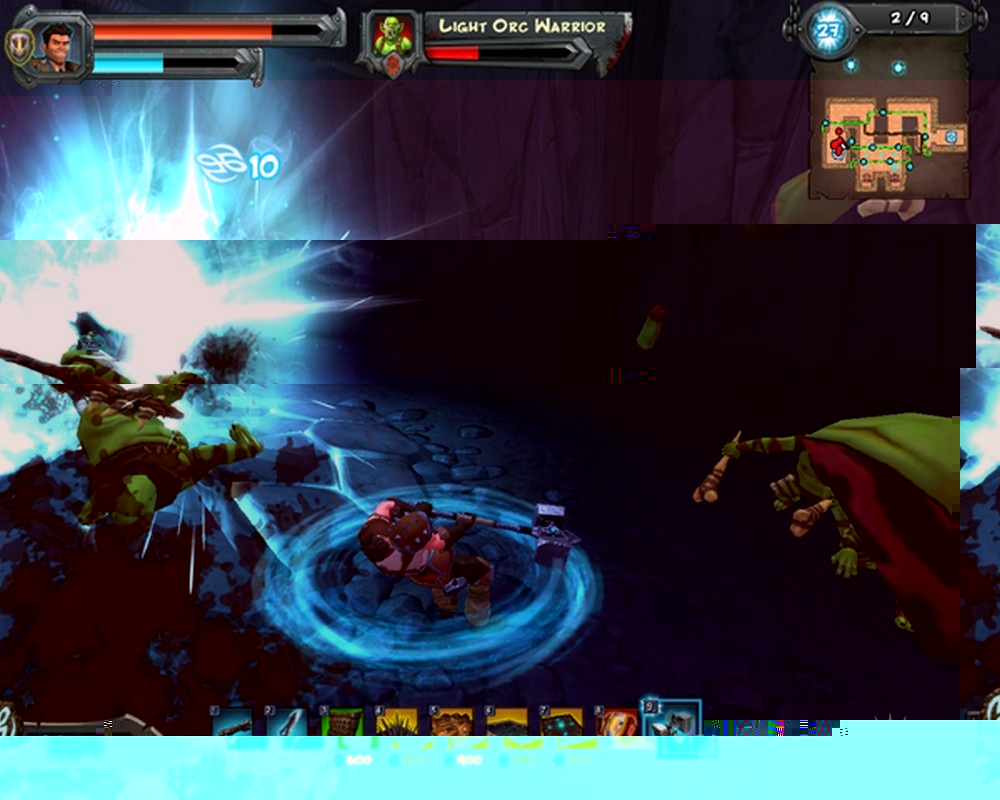Select the crossbow weapon in slot 1

tap(232, 722)
